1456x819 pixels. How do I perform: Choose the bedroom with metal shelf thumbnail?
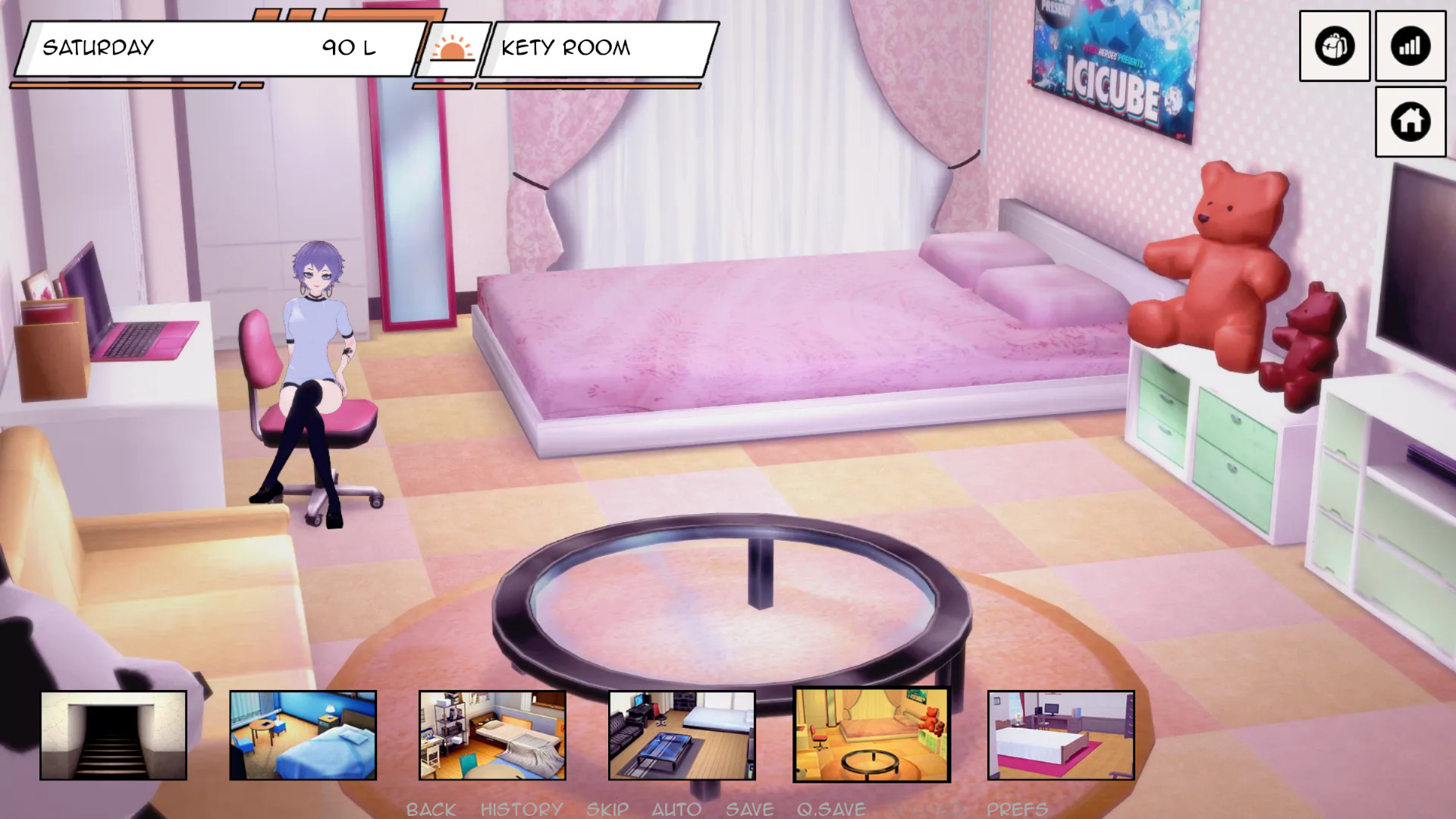[x=493, y=735]
